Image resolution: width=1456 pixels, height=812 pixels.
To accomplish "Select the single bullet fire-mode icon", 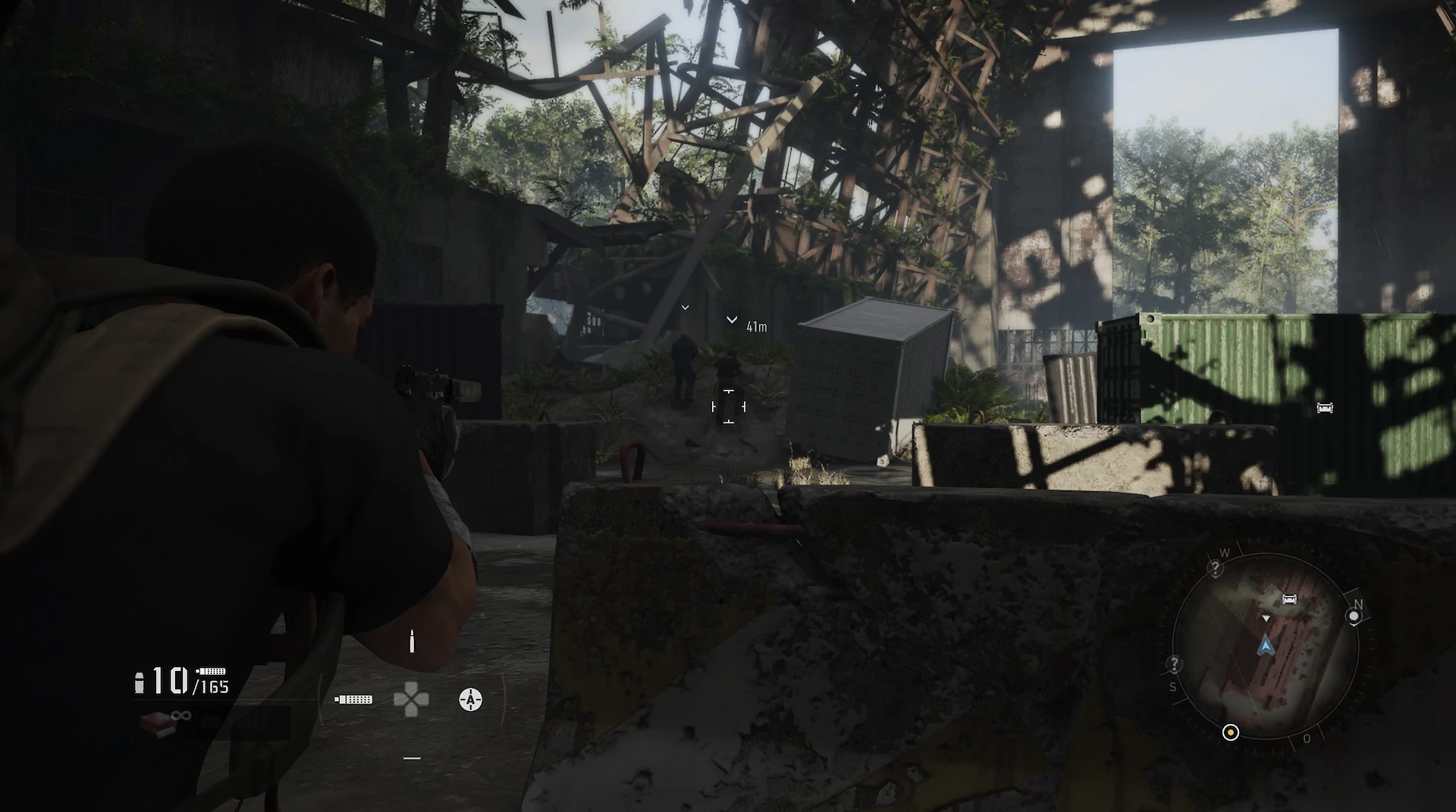I will 412,641.
